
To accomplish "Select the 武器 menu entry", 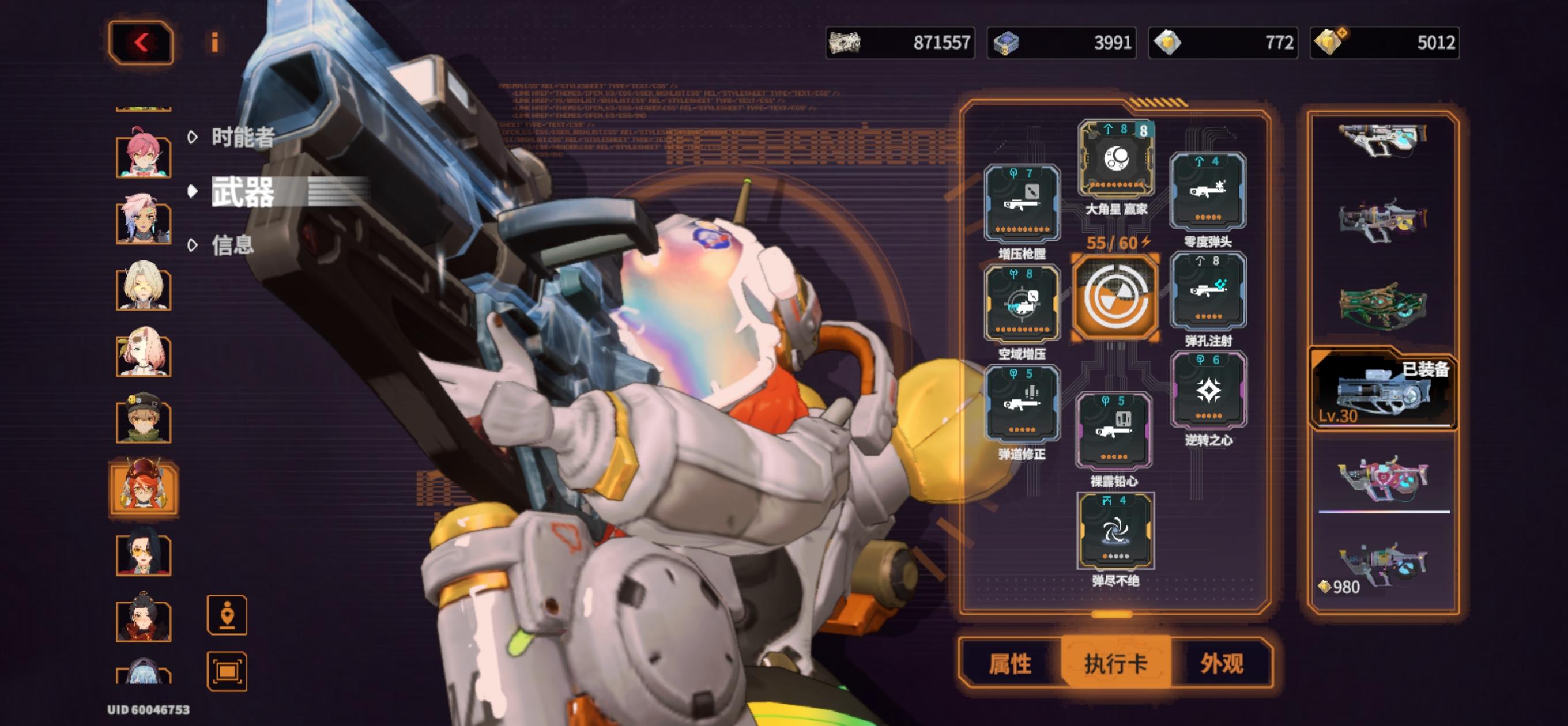I will coord(242,192).
